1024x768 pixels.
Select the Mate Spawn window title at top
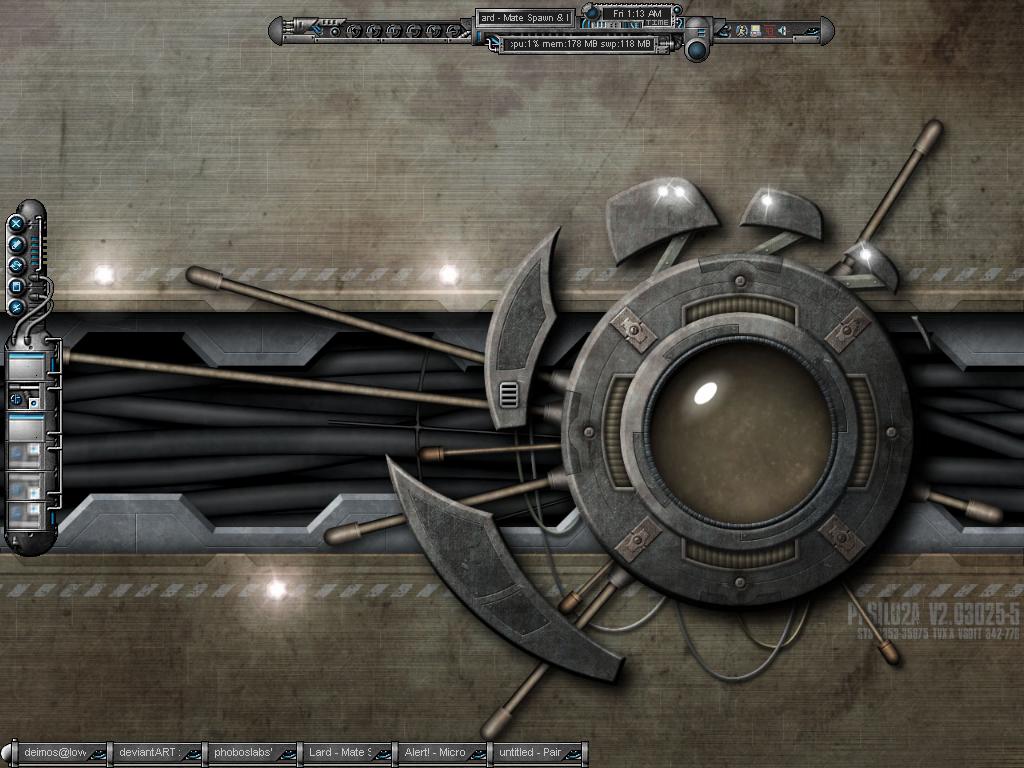pos(524,18)
